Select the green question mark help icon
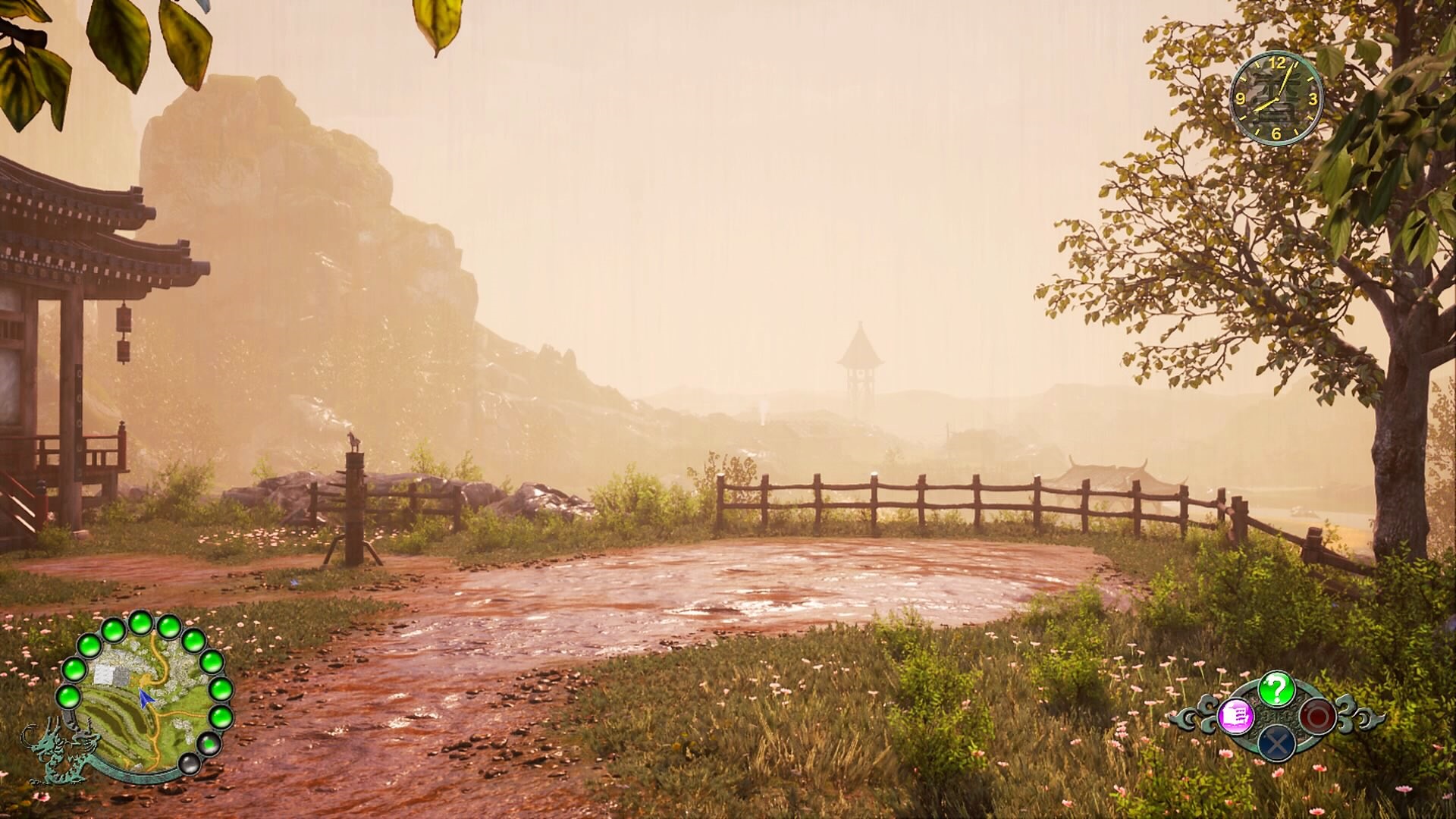 click(1276, 689)
